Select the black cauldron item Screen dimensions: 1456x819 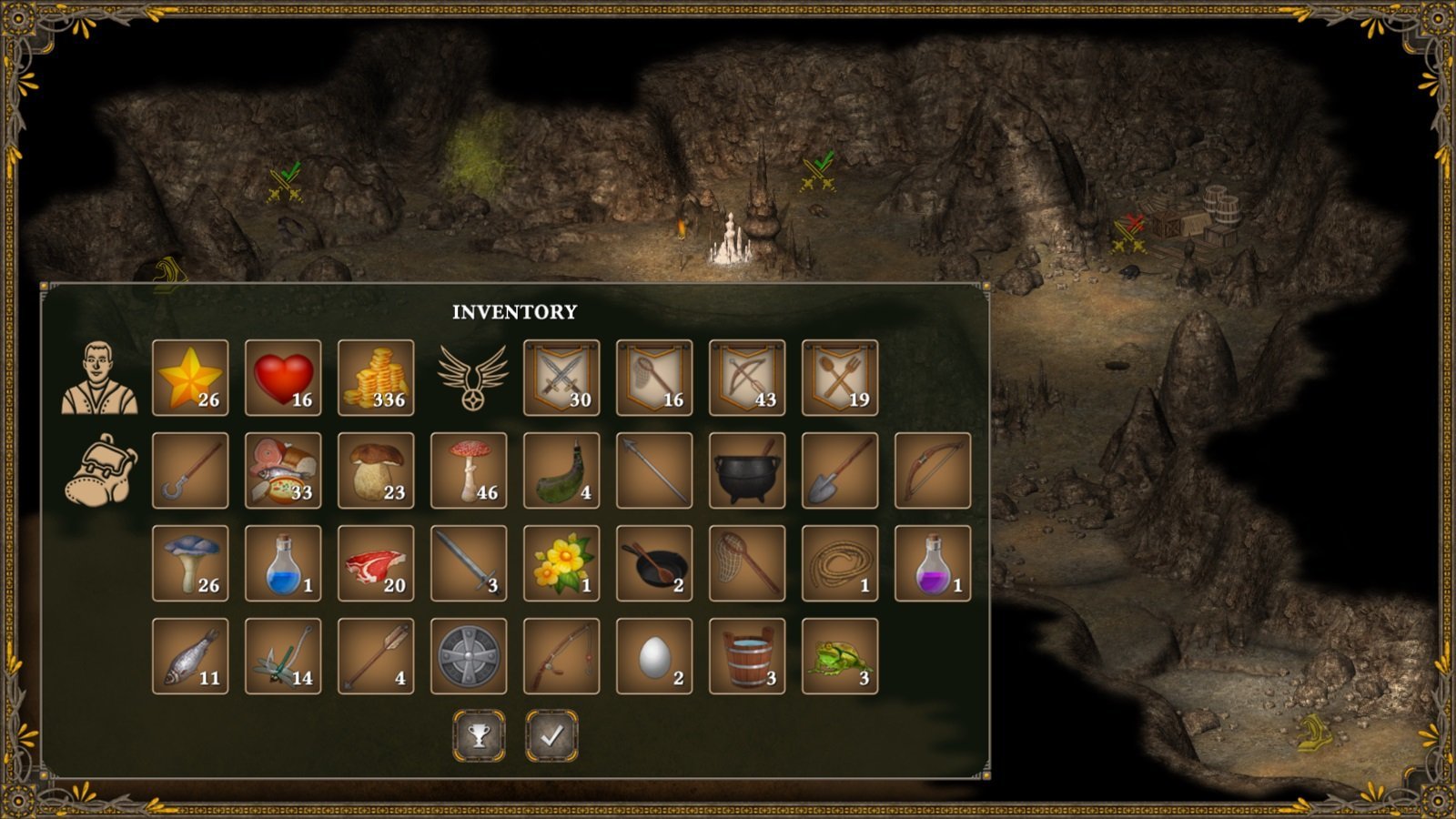click(747, 470)
